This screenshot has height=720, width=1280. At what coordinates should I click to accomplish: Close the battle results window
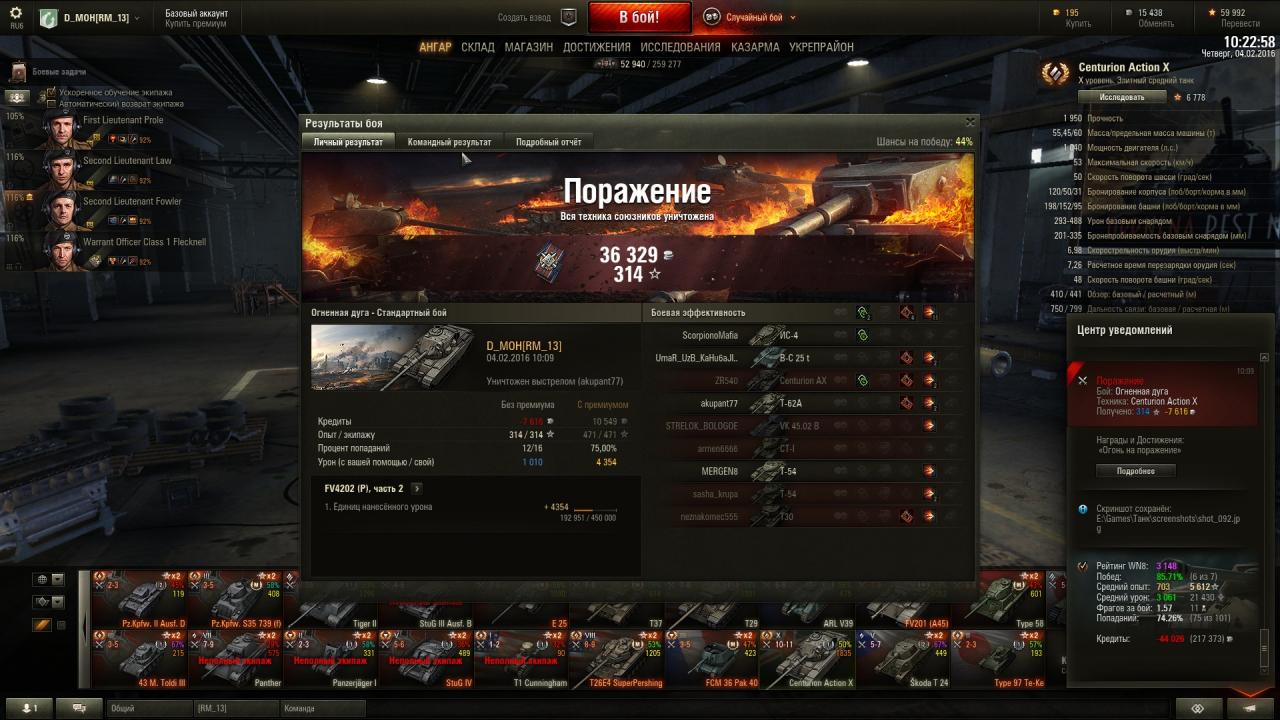tap(969, 122)
